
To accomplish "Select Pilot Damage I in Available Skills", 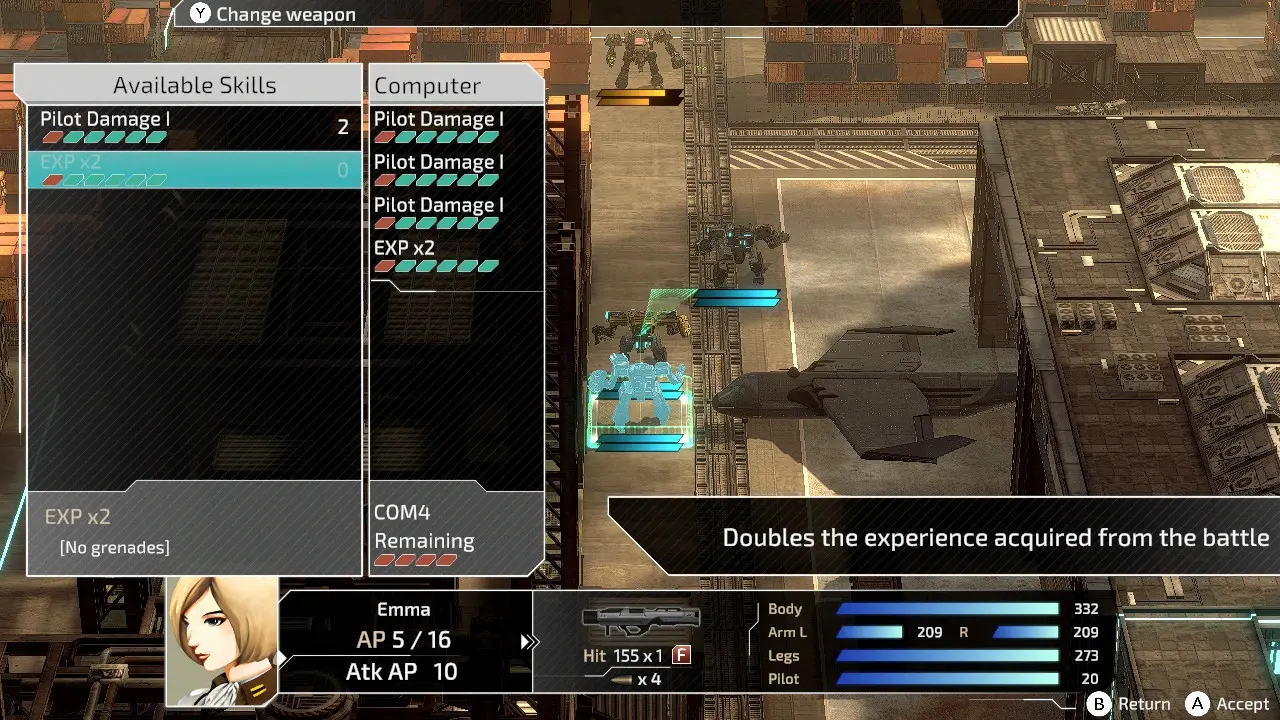I will tap(194, 127).
